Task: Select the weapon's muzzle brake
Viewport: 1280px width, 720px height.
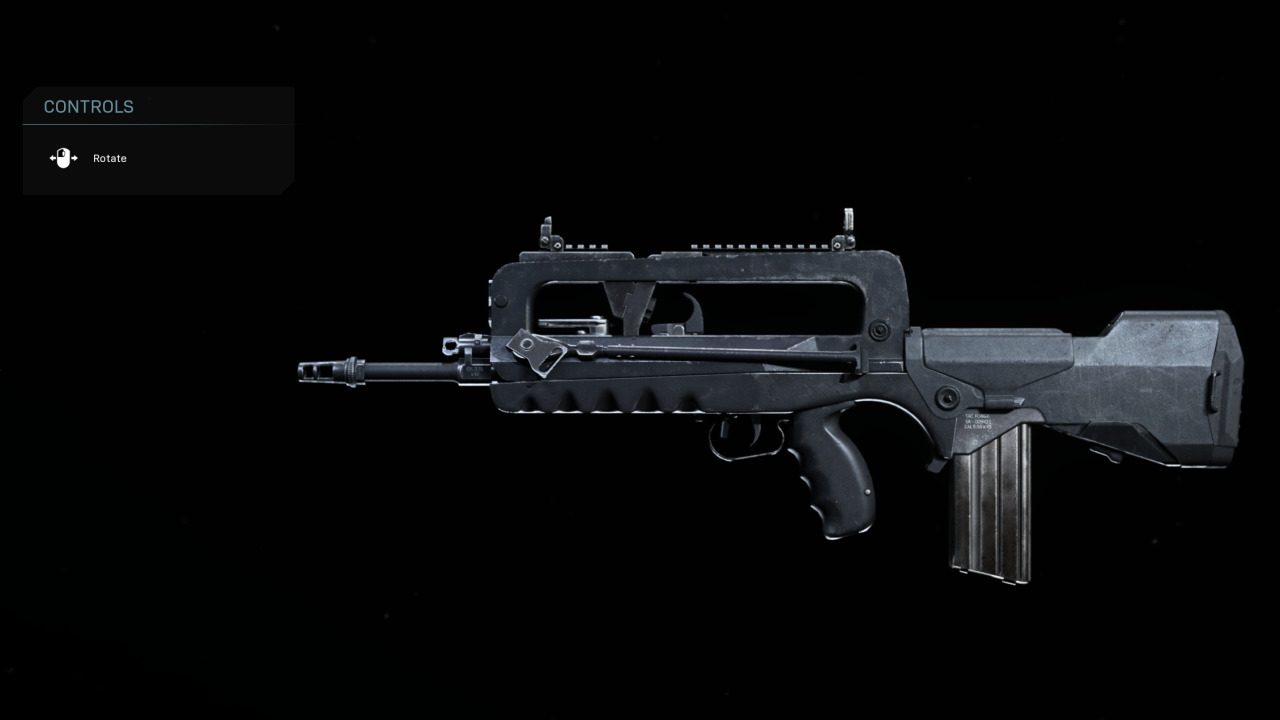Action: (x=317, y=372)
